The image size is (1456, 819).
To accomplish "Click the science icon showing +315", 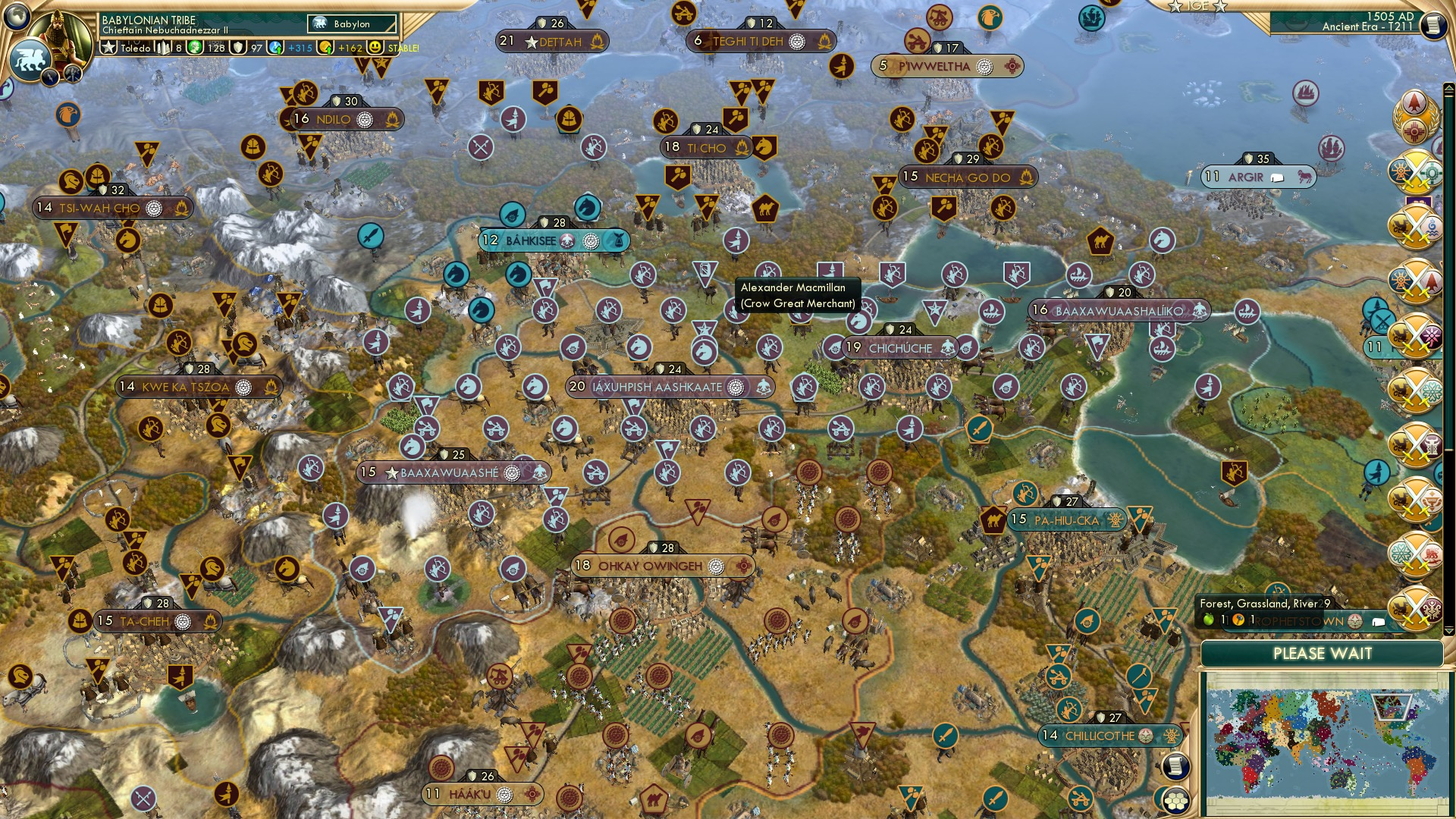I will tap(275, 47).
